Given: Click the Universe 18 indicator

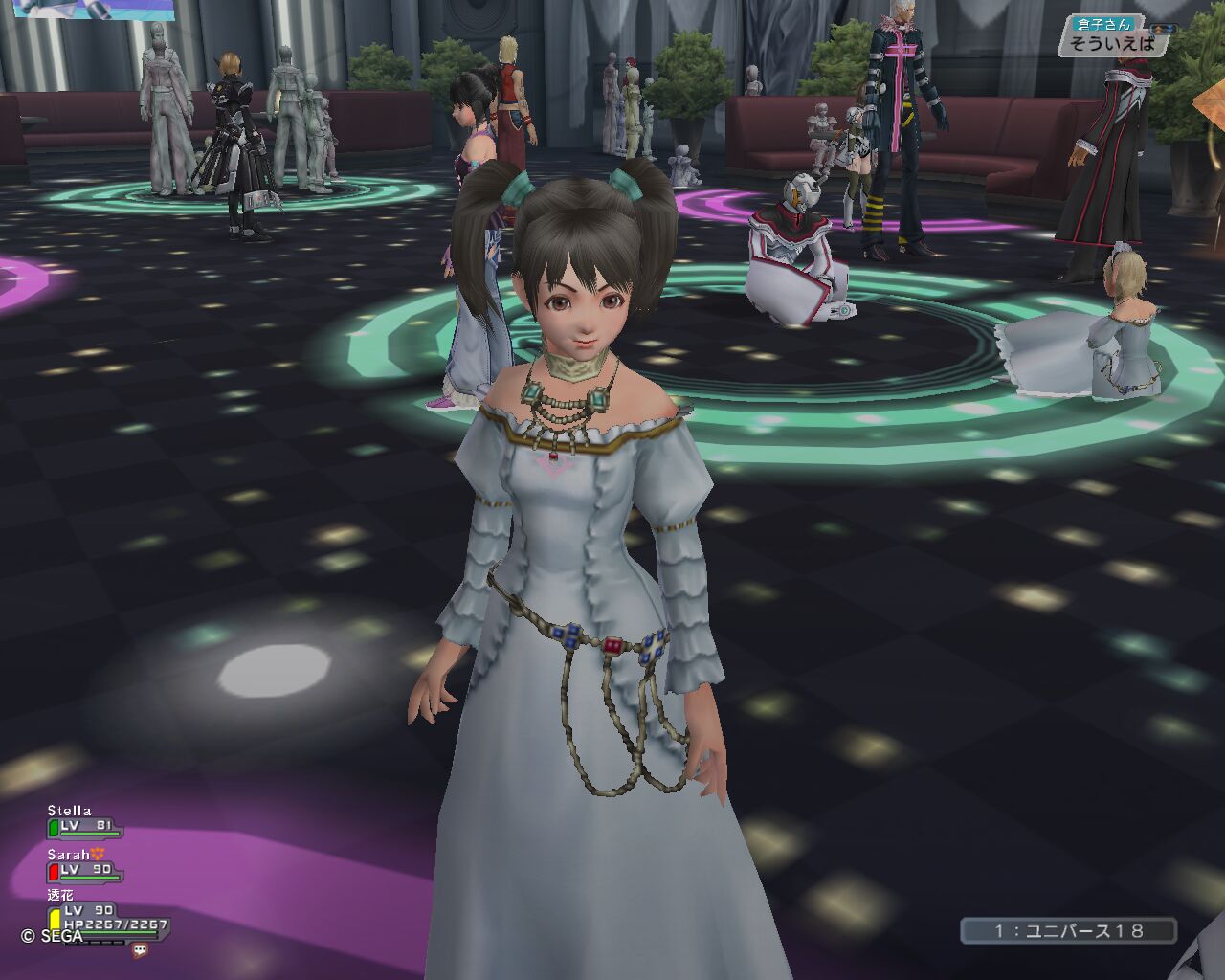Looking at the screenshot, I should click(x=1068, y=930).
